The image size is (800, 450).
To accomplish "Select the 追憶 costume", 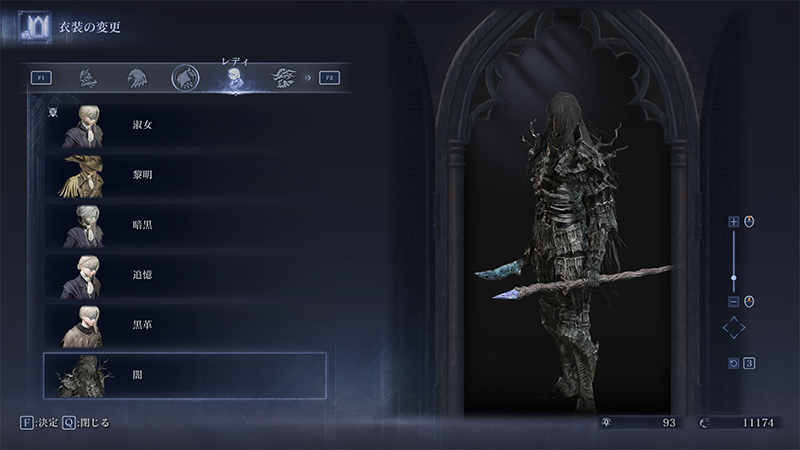I will click(185, 275).
